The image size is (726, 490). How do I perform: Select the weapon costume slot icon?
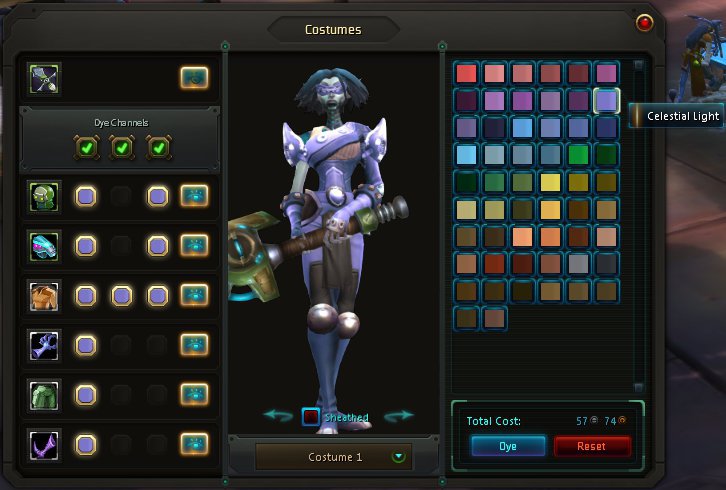[x=45, y=77]
